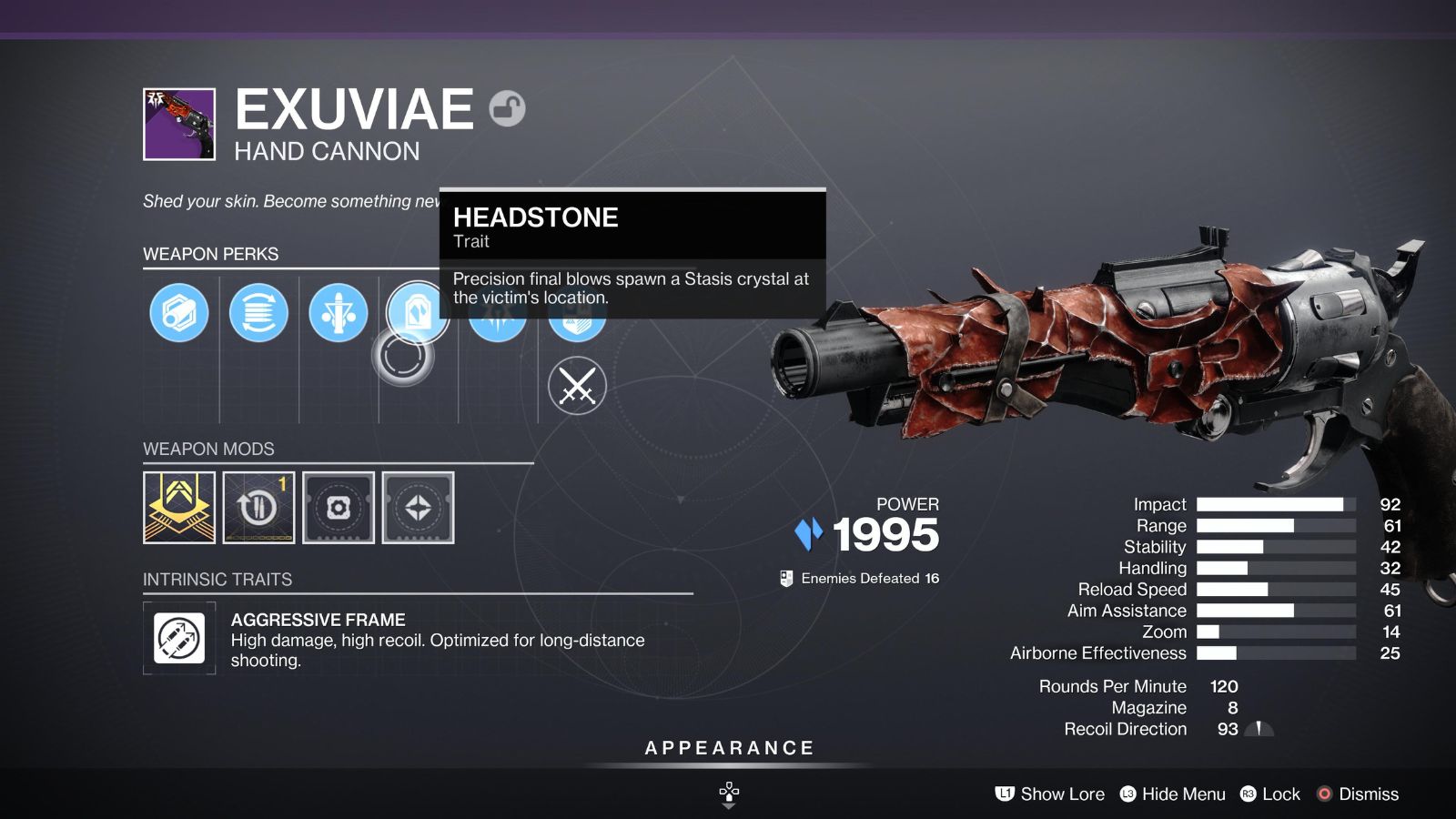
Task: Select the barrel perk in the first column
Action: (x=179, y=312)
